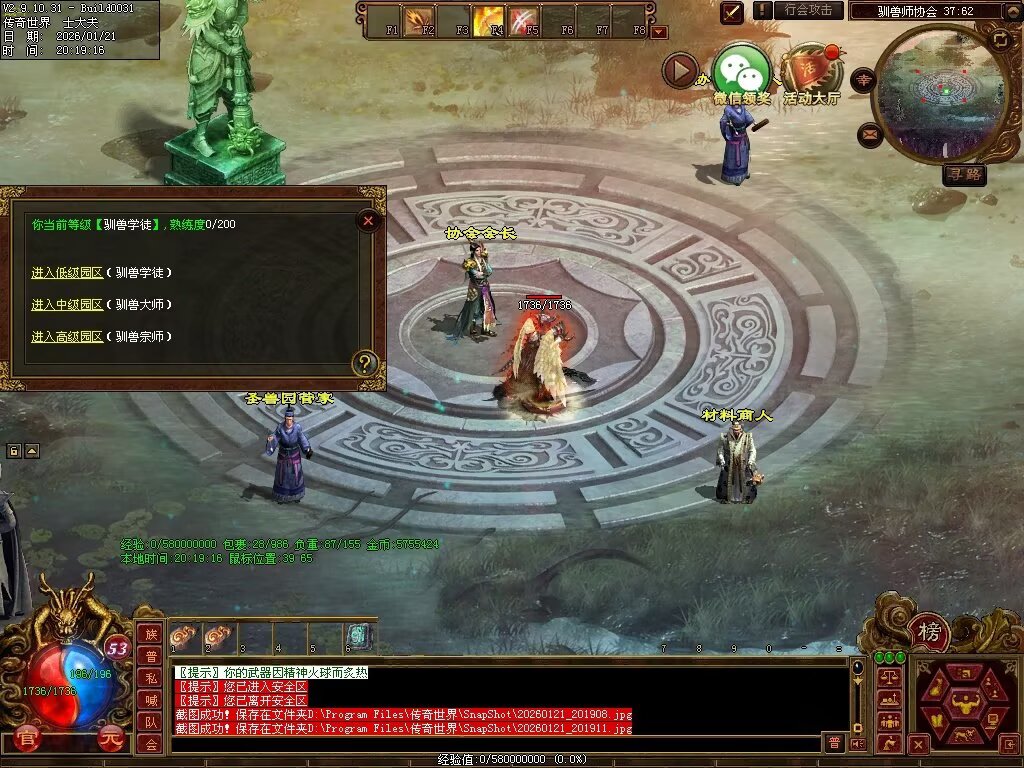Open the mail envelope icon

pyautogui.click(x=870, y=134)
